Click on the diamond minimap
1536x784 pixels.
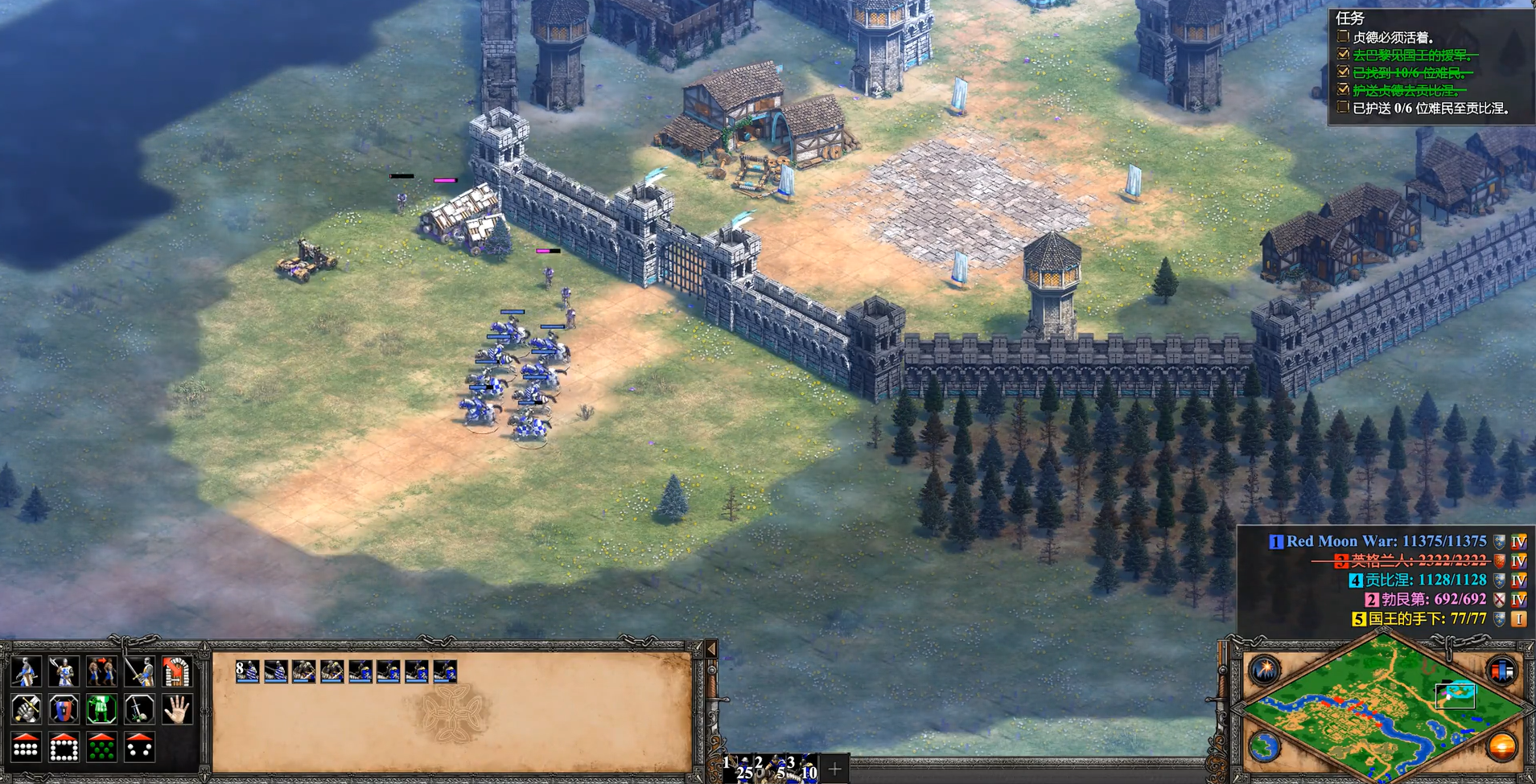click(1382, 708)
